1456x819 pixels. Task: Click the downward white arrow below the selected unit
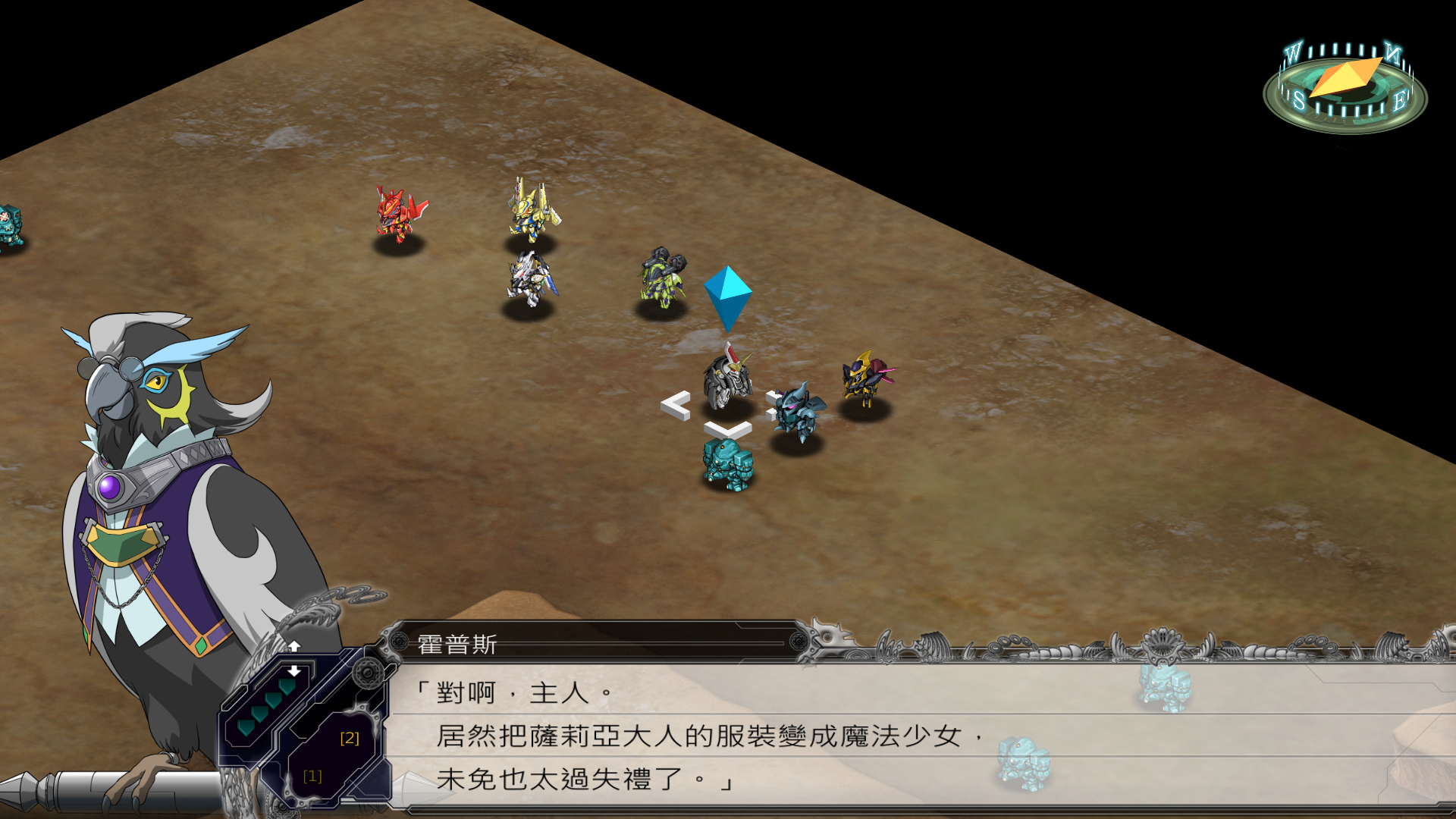coord(727,430)
